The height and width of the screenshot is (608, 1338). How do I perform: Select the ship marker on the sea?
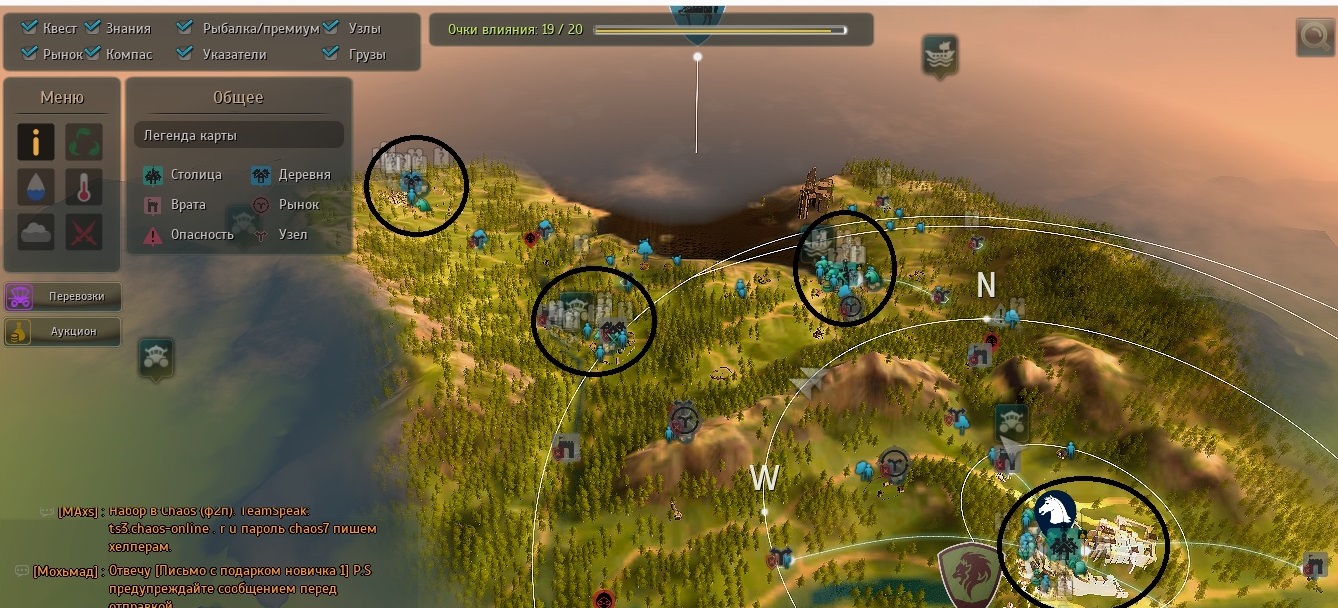click(x=940, y=55)
